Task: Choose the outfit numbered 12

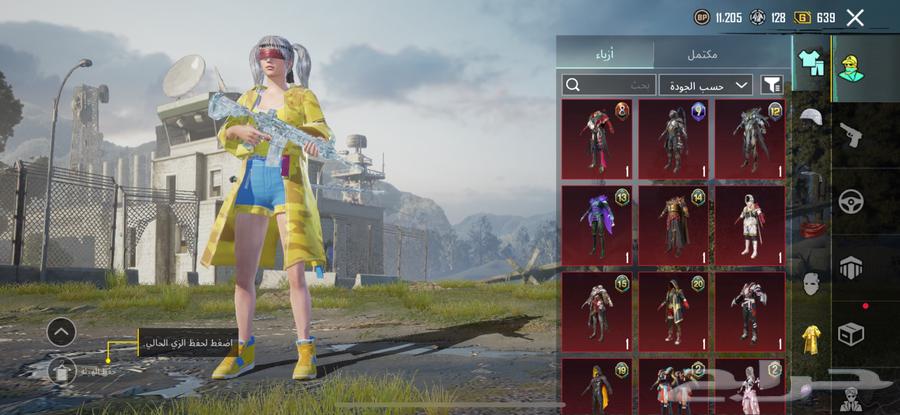Action: (x=749, y=138)
